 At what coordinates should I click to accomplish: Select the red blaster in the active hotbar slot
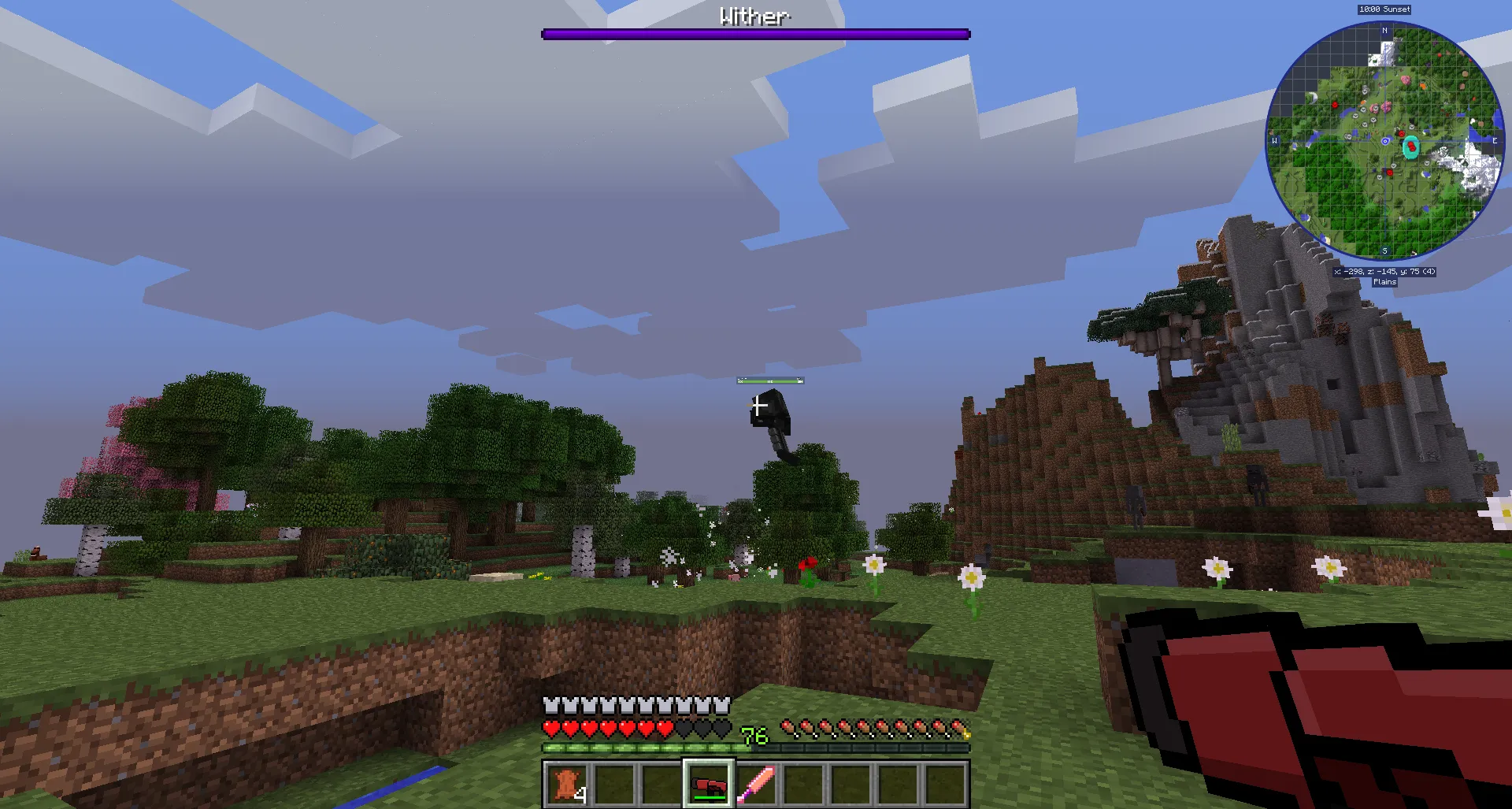tap(710, 785)
